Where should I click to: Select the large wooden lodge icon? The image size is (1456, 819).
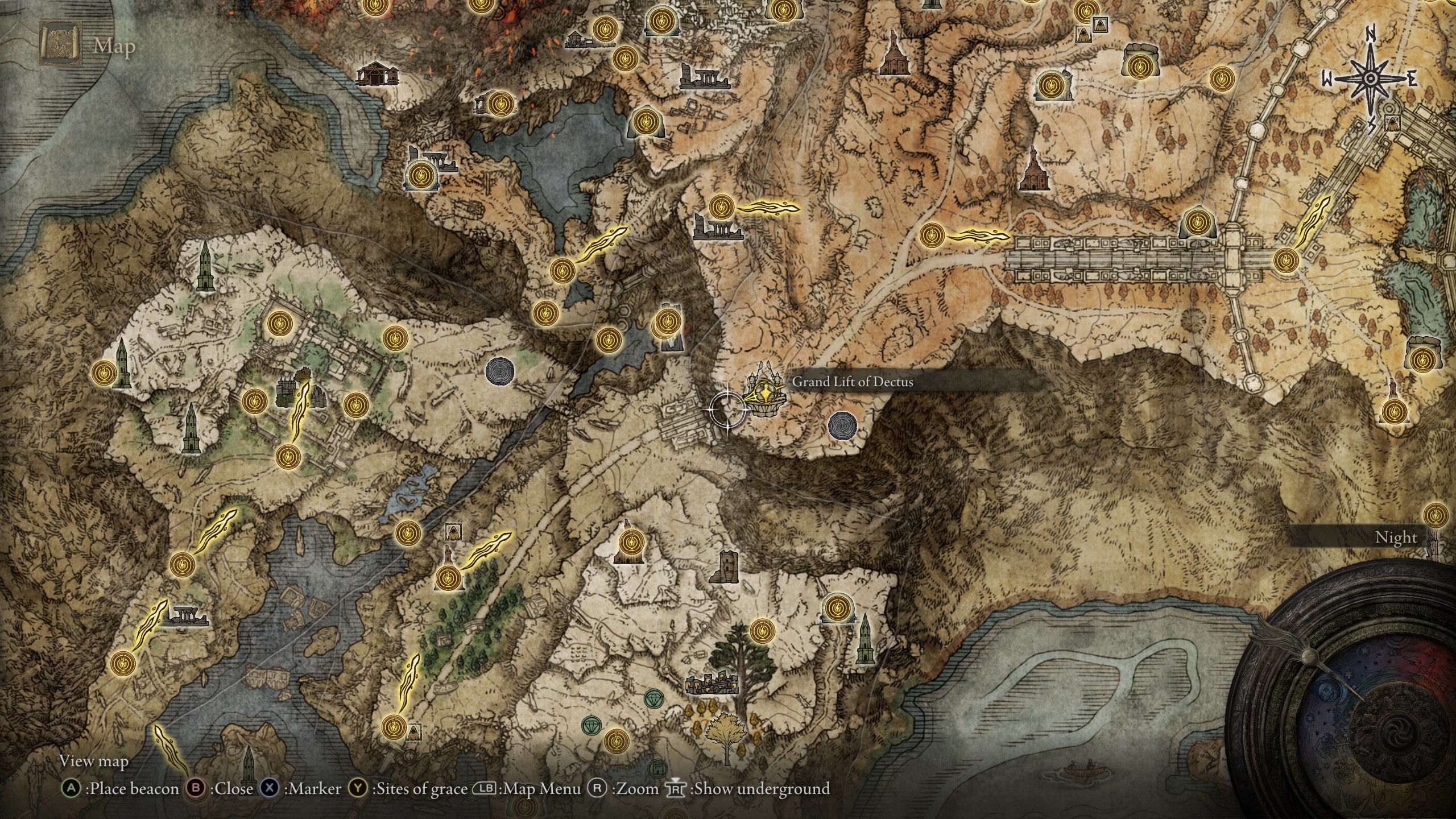(x=378, y=74)
